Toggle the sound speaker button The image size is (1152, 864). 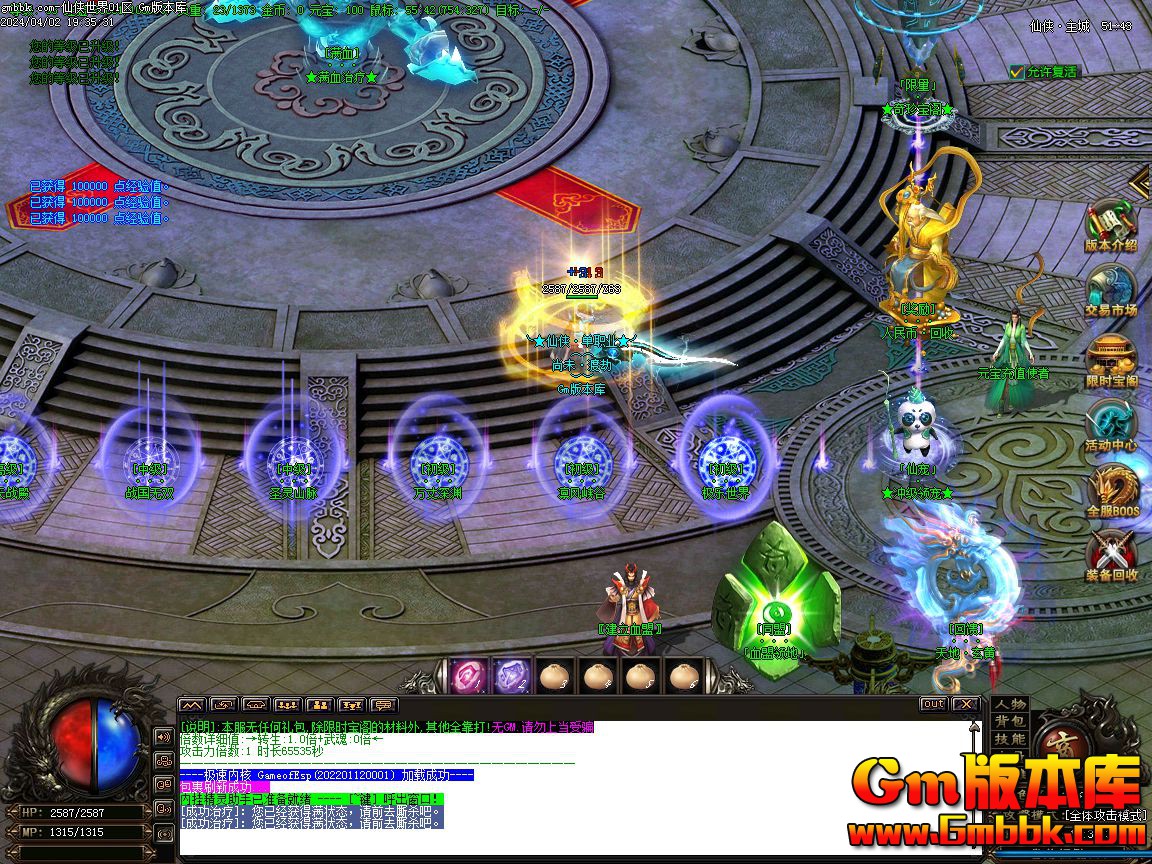(164, 737)
